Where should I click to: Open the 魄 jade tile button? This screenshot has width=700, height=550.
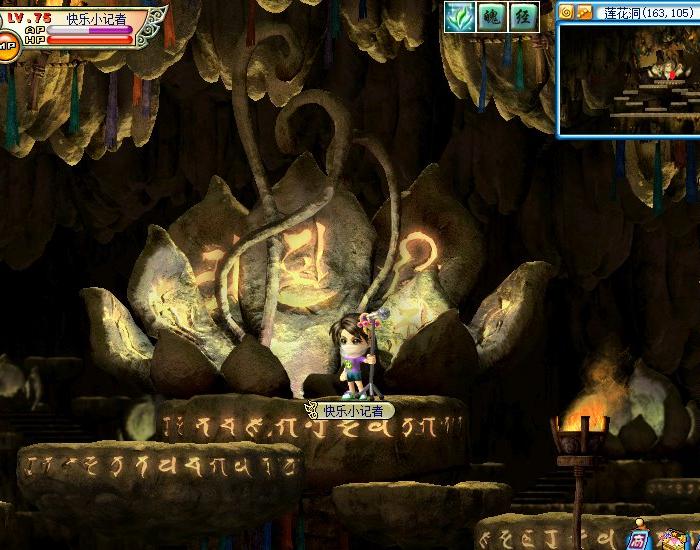coord(491,16)
